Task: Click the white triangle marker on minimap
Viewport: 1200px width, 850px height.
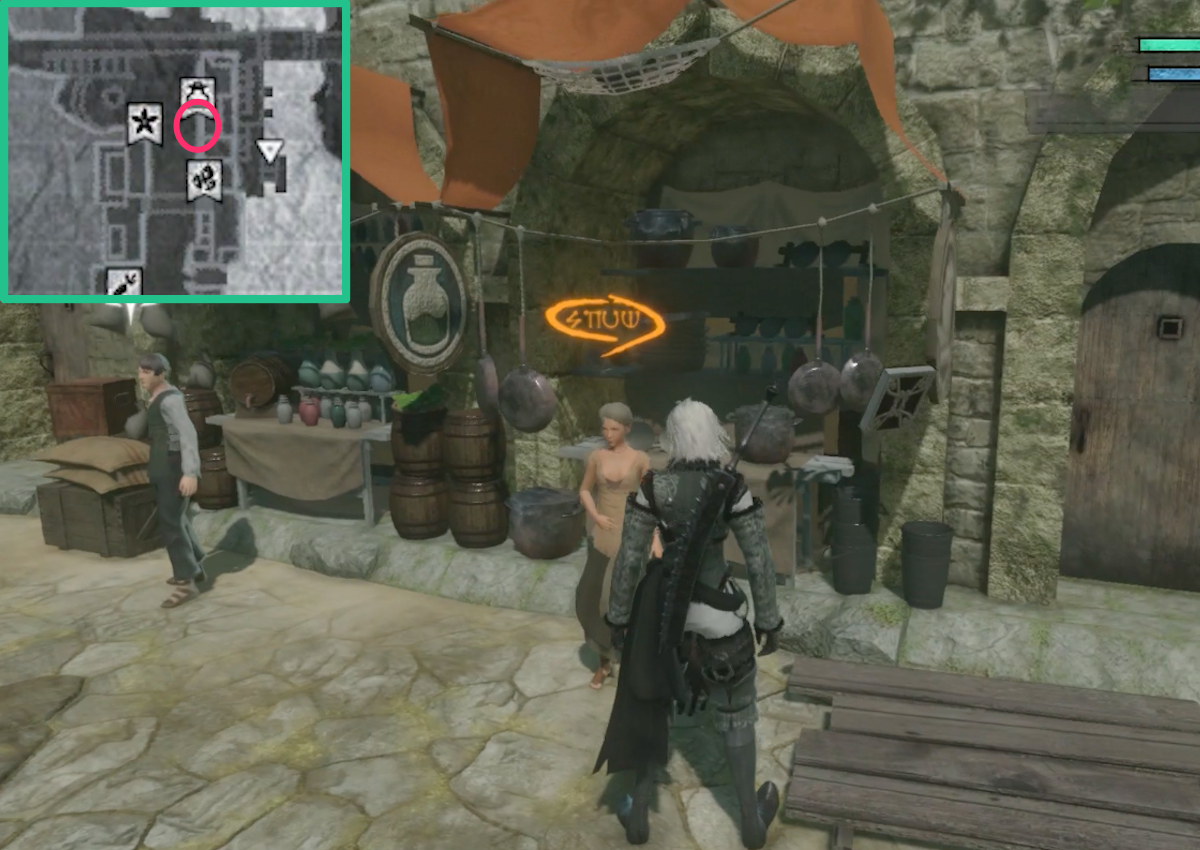Action: tap(269, 150)
